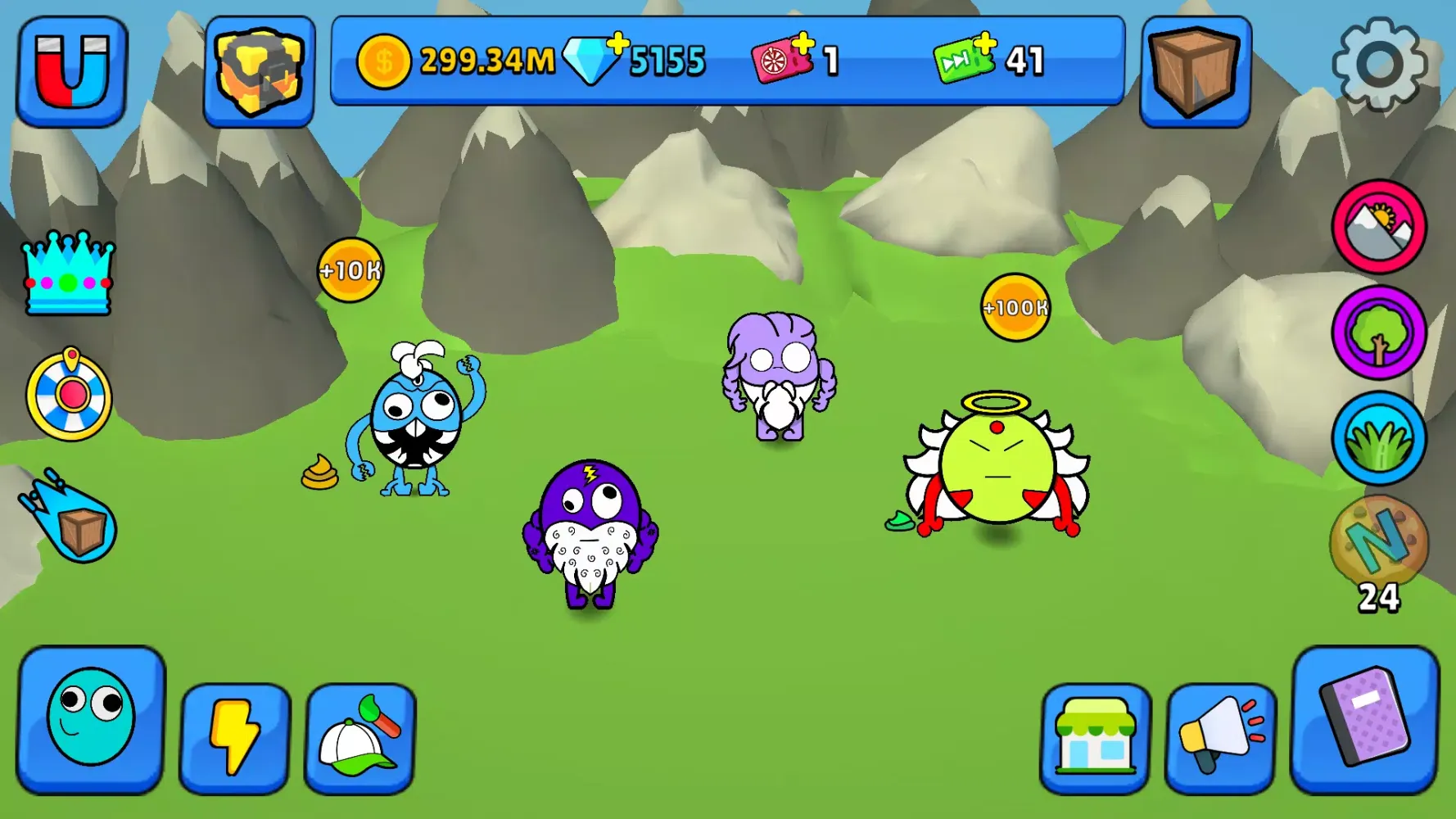Open the settings gear
Image resolution: width=1456 pixels, height=819 pixels.
(x=1379, y=64)
